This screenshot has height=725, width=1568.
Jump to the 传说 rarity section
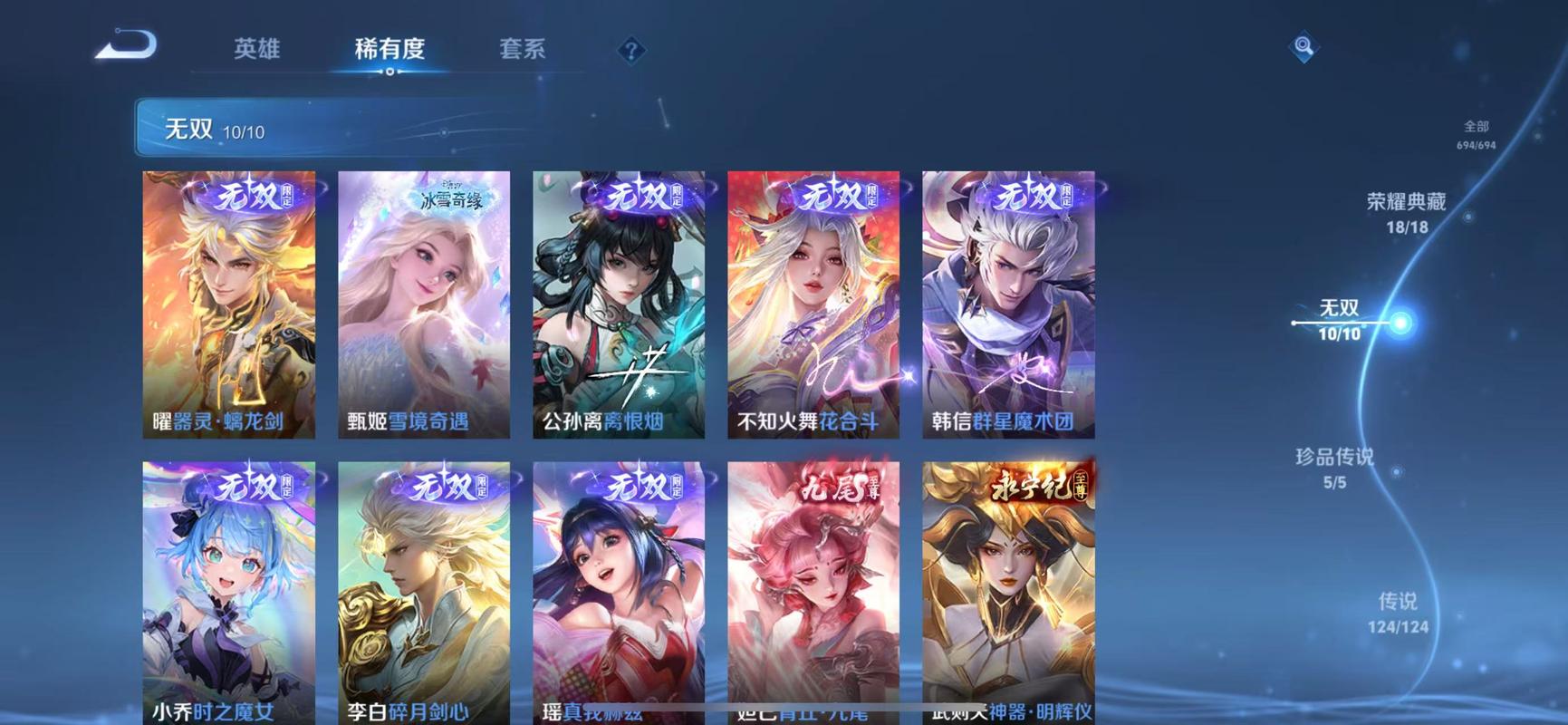(1398, 612)
